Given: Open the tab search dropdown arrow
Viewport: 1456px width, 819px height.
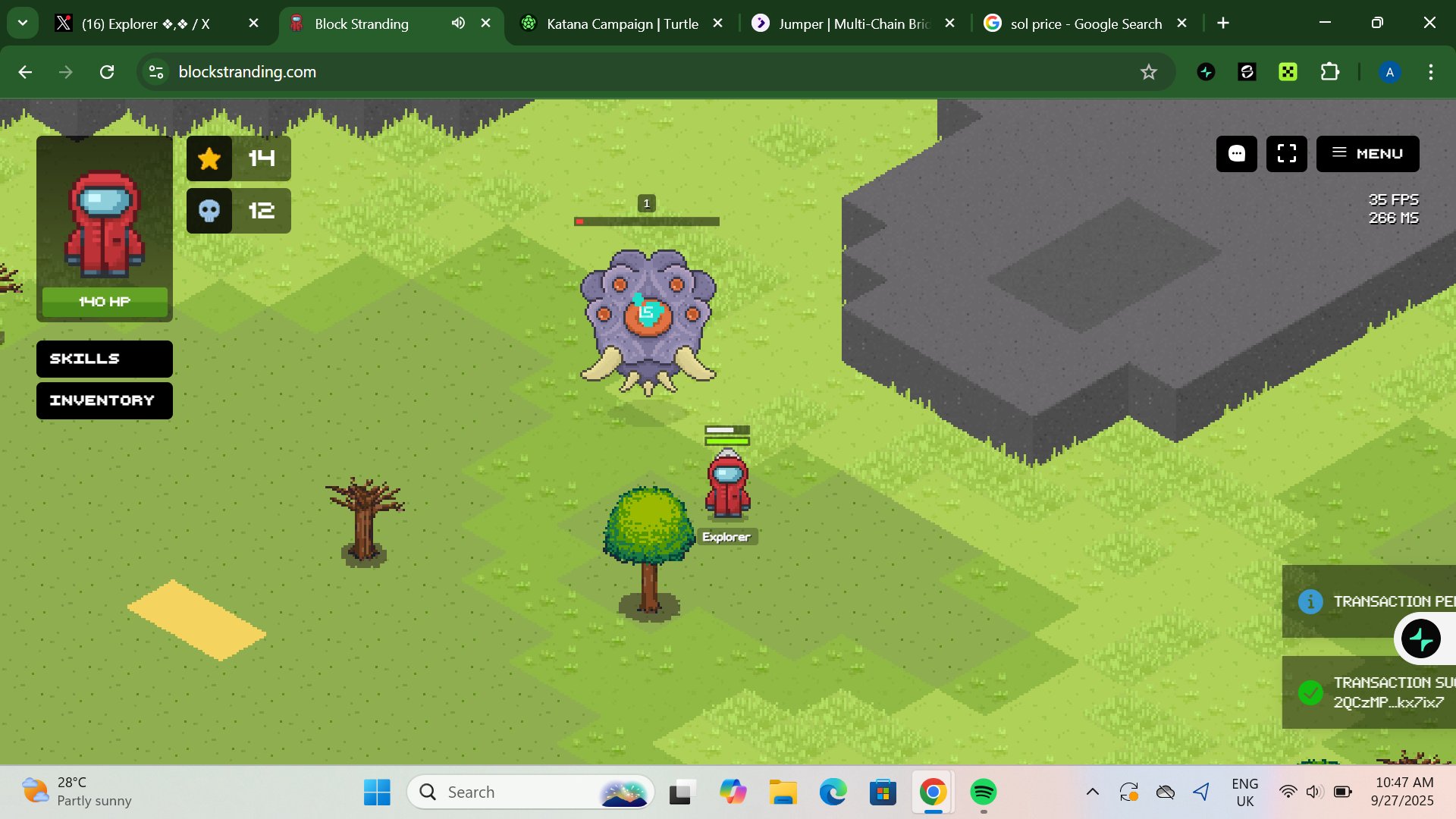Looking at the screenshot, I should (22, 23).
